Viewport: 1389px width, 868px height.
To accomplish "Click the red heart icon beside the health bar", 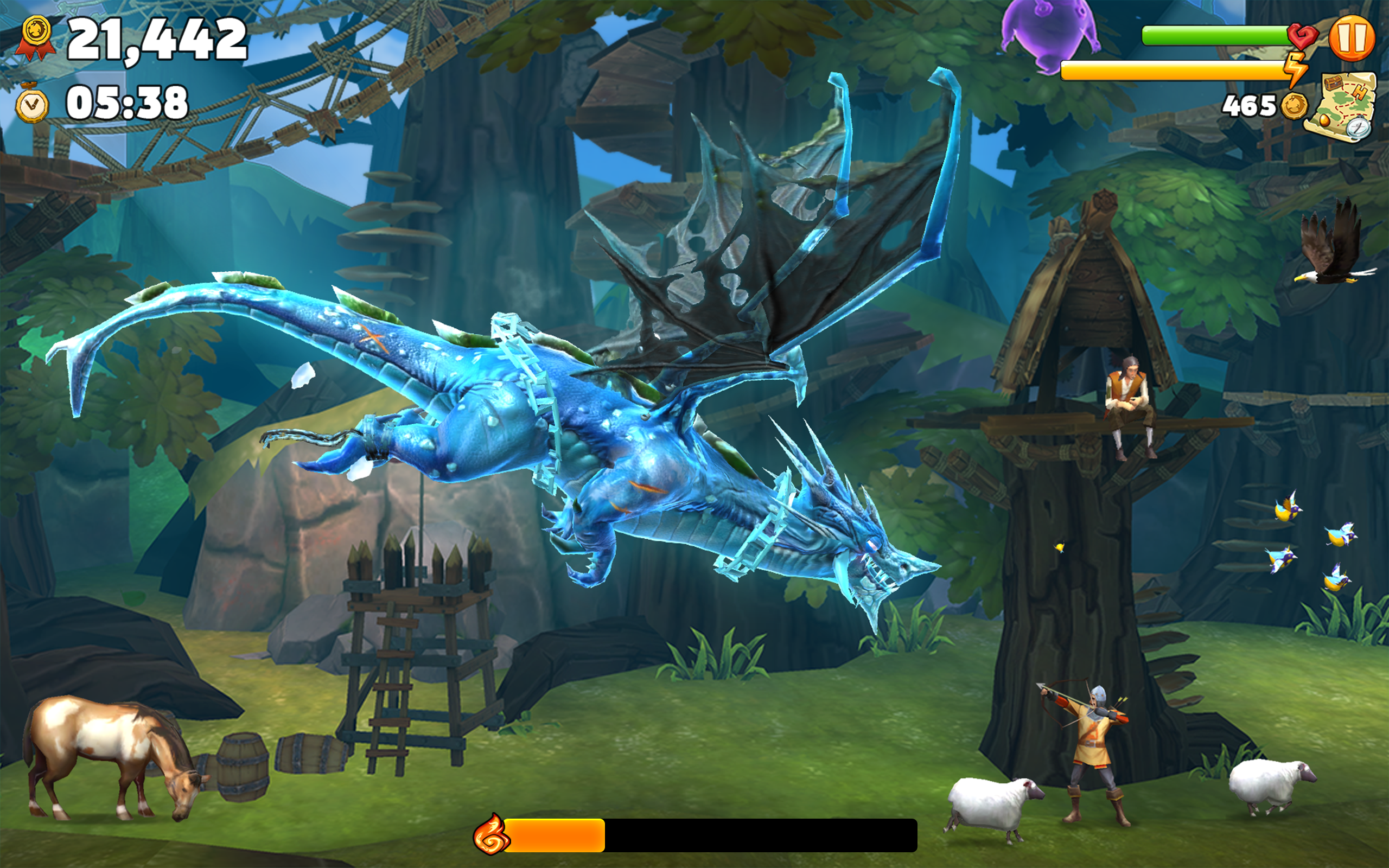I will tap(1298, 36).
